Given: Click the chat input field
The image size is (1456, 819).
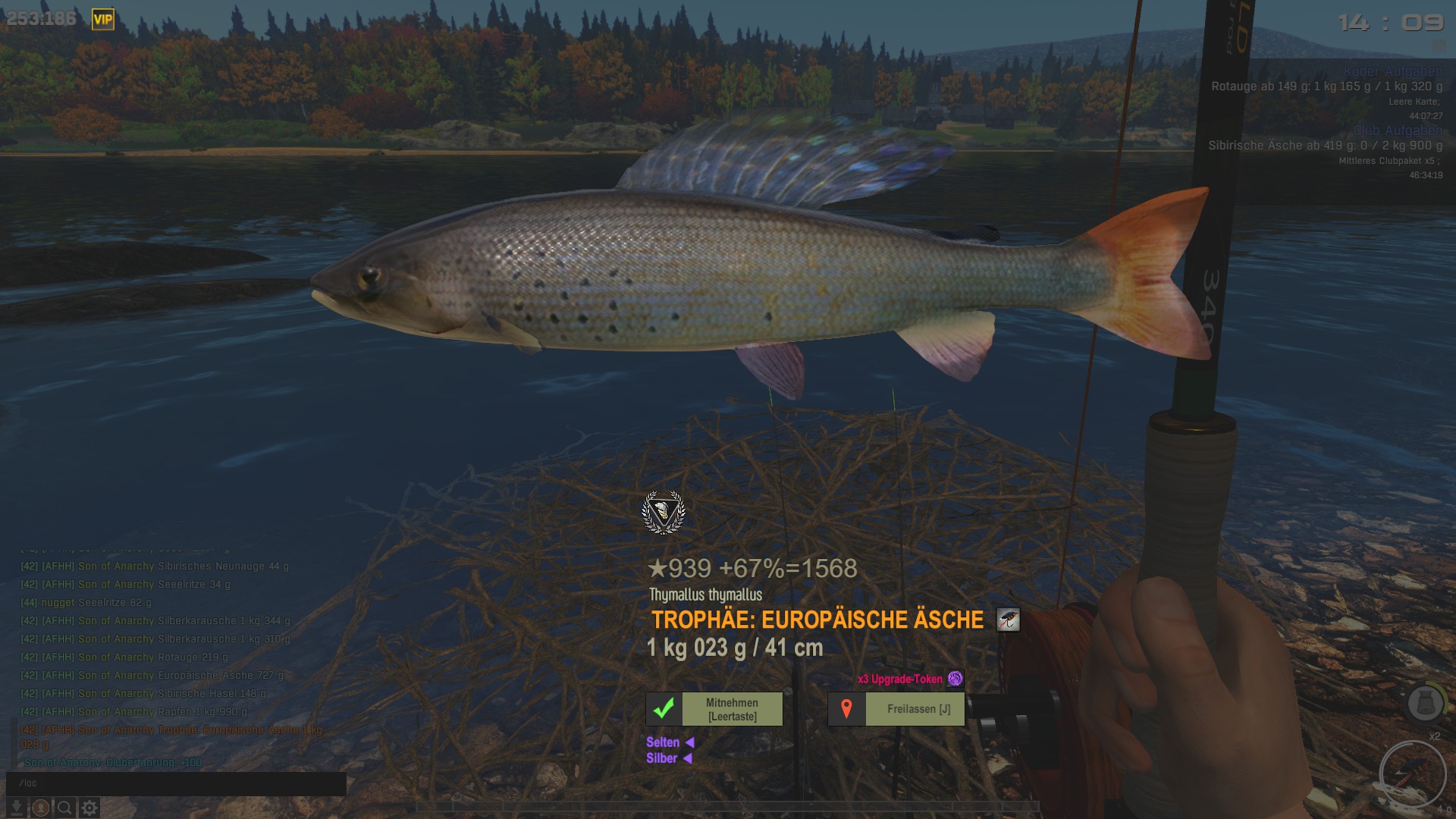Looking at the screenshot, I should 176,783.
